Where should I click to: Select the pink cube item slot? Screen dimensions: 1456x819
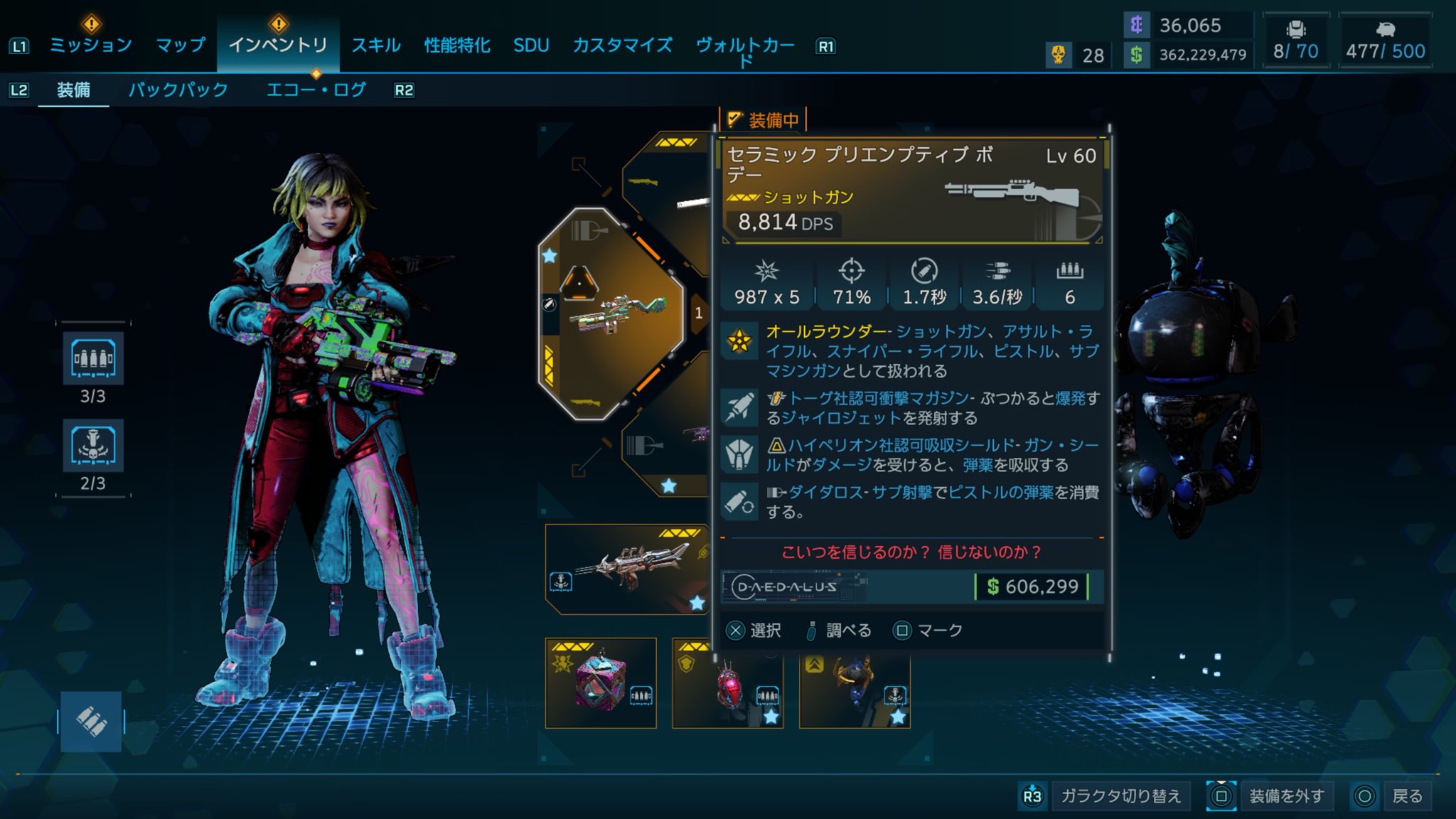(x=601, y=683)
